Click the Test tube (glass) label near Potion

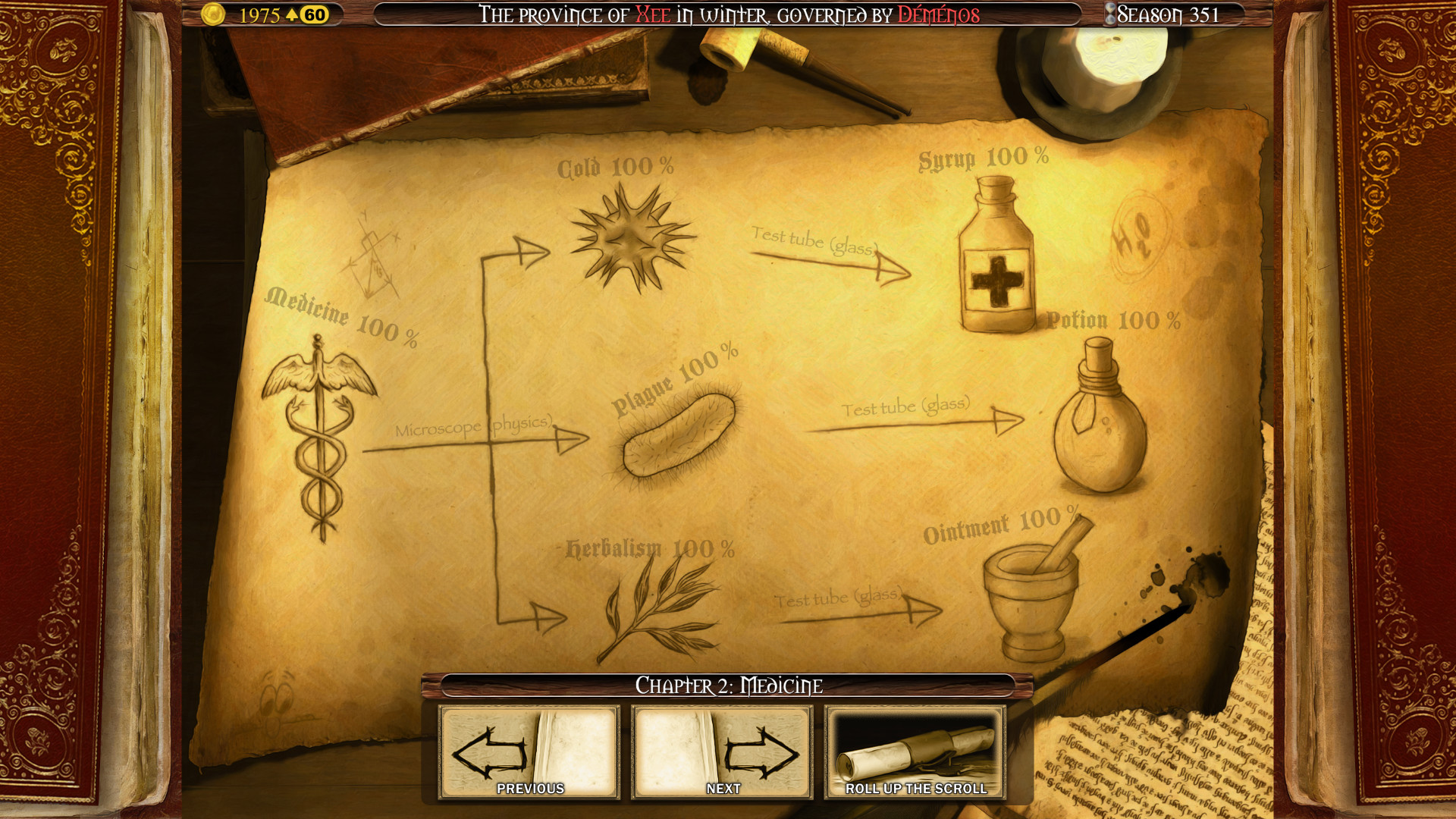coord(907,407)
